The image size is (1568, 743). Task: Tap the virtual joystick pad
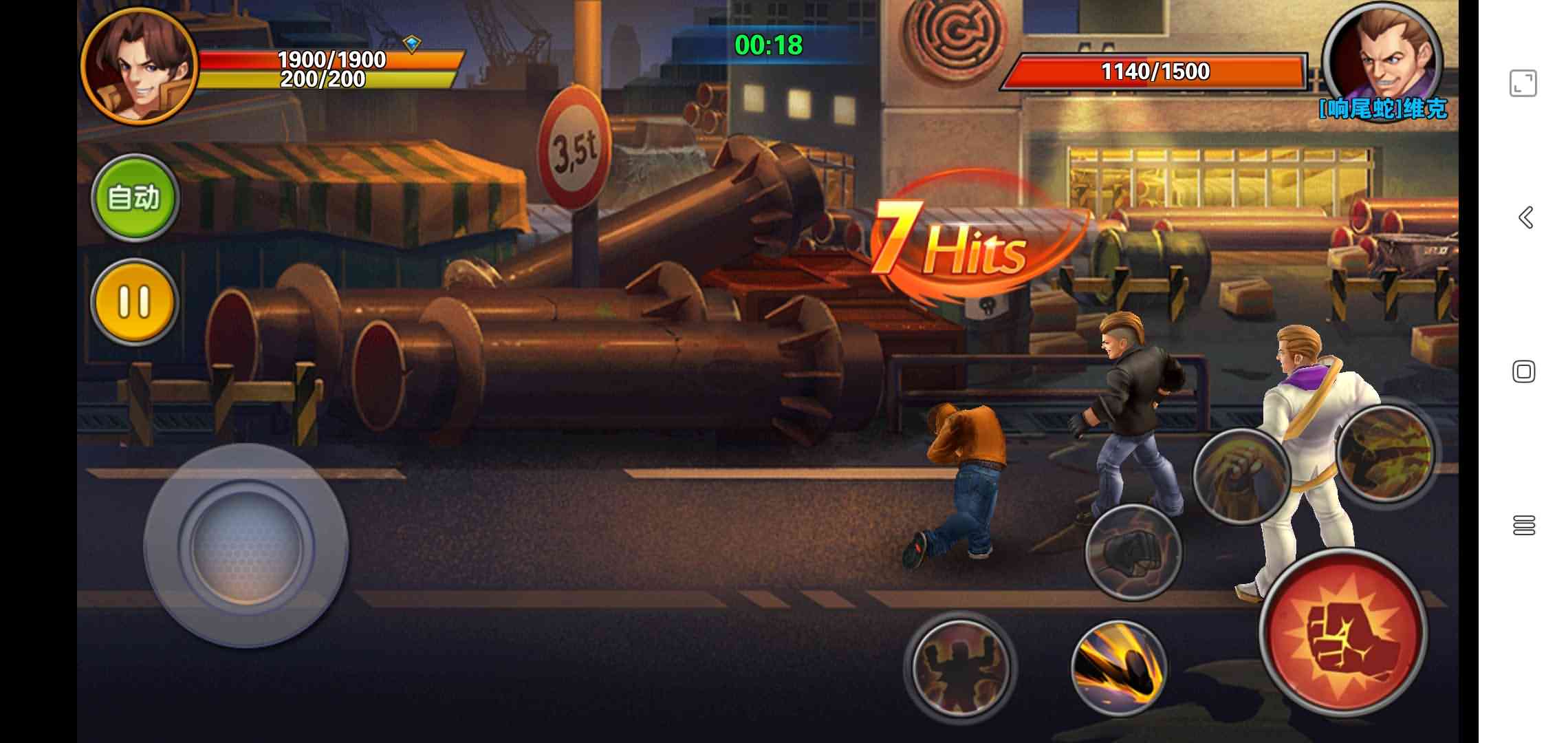pyautogui.click(x=246, y=545)
